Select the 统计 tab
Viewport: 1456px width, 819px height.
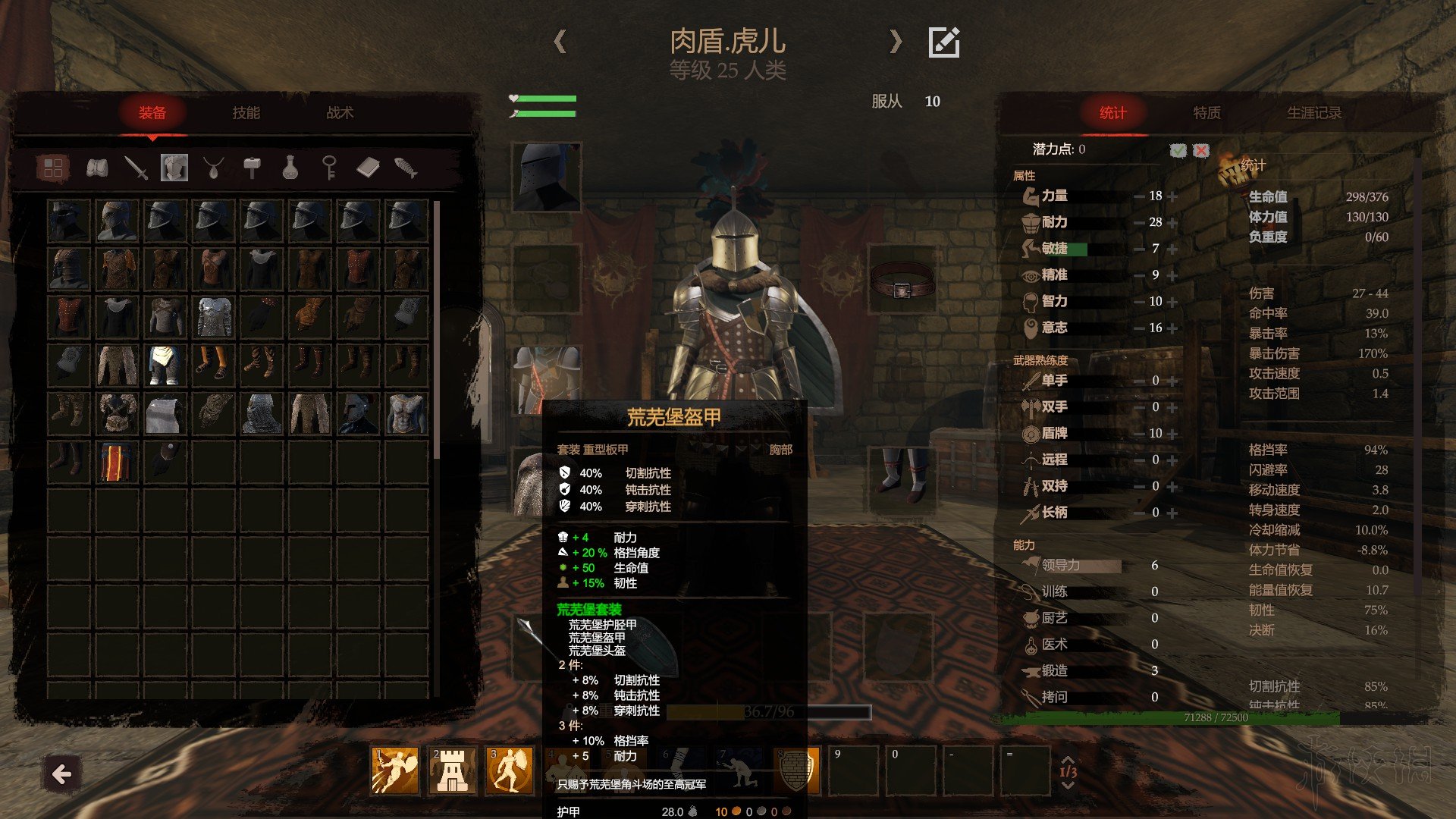click(x=1112, y=113)
